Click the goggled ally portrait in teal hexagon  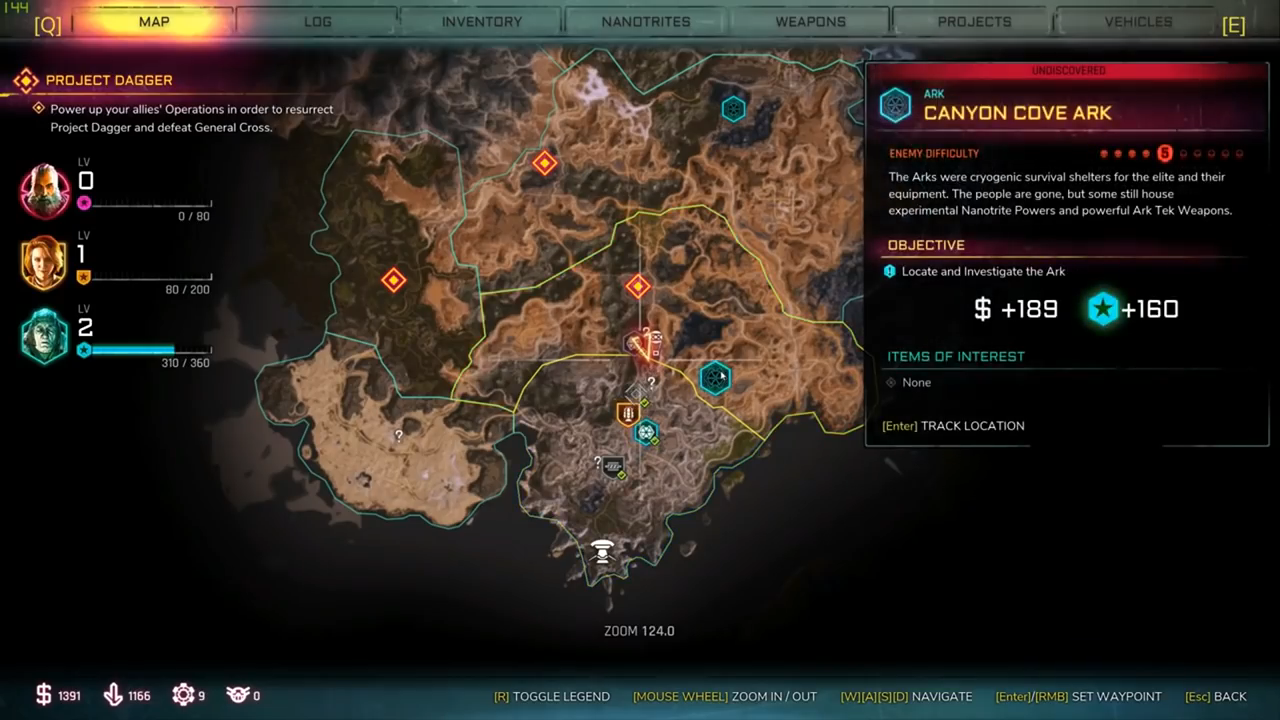[45, 336]
